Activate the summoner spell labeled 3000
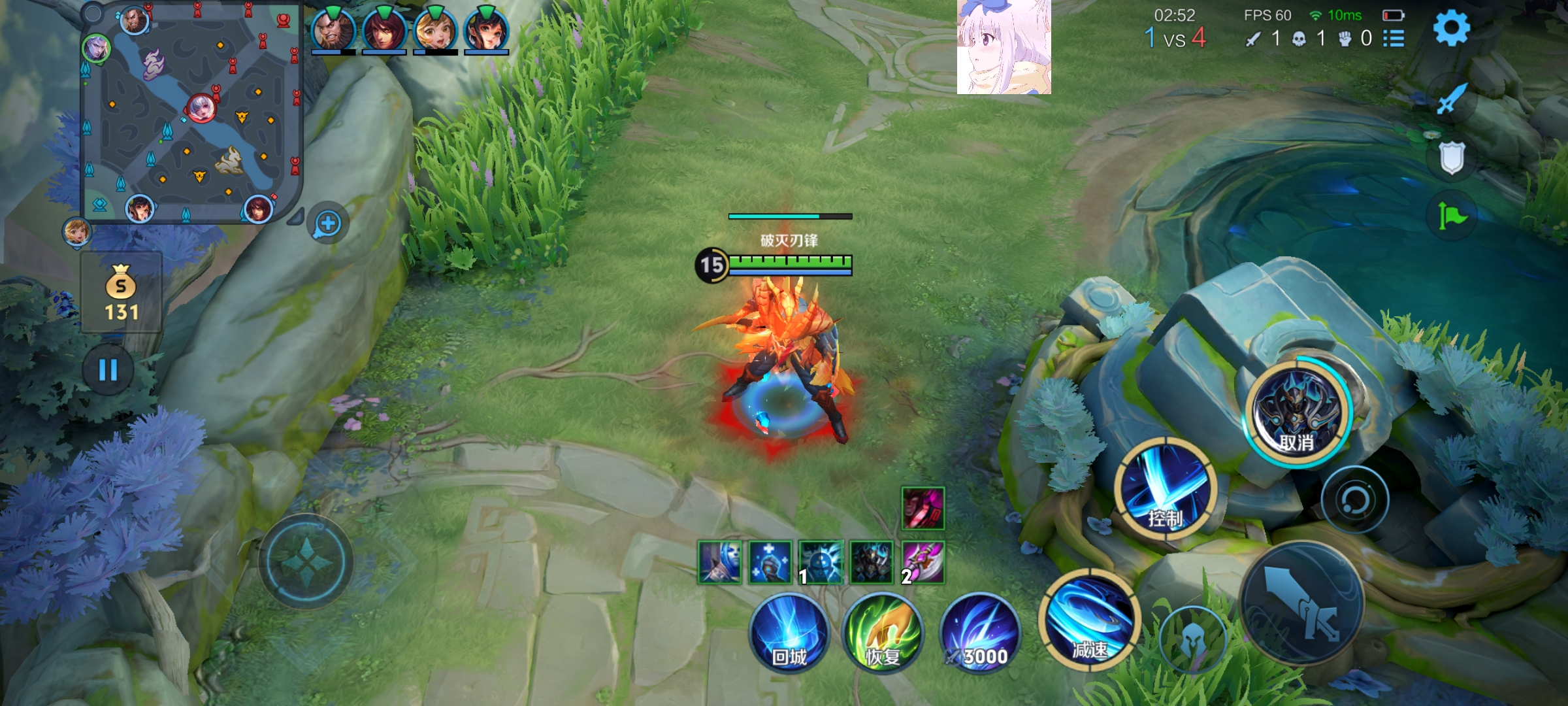 pyautogui.click(x=980, y=633)
